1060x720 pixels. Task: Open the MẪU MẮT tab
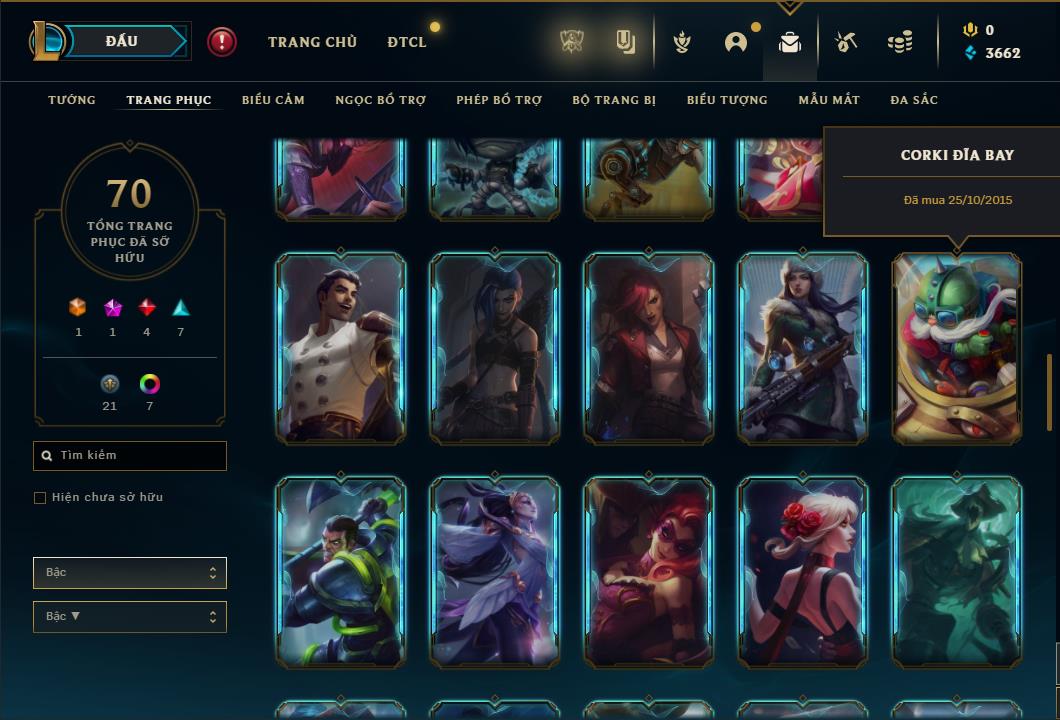pos(829,100)
